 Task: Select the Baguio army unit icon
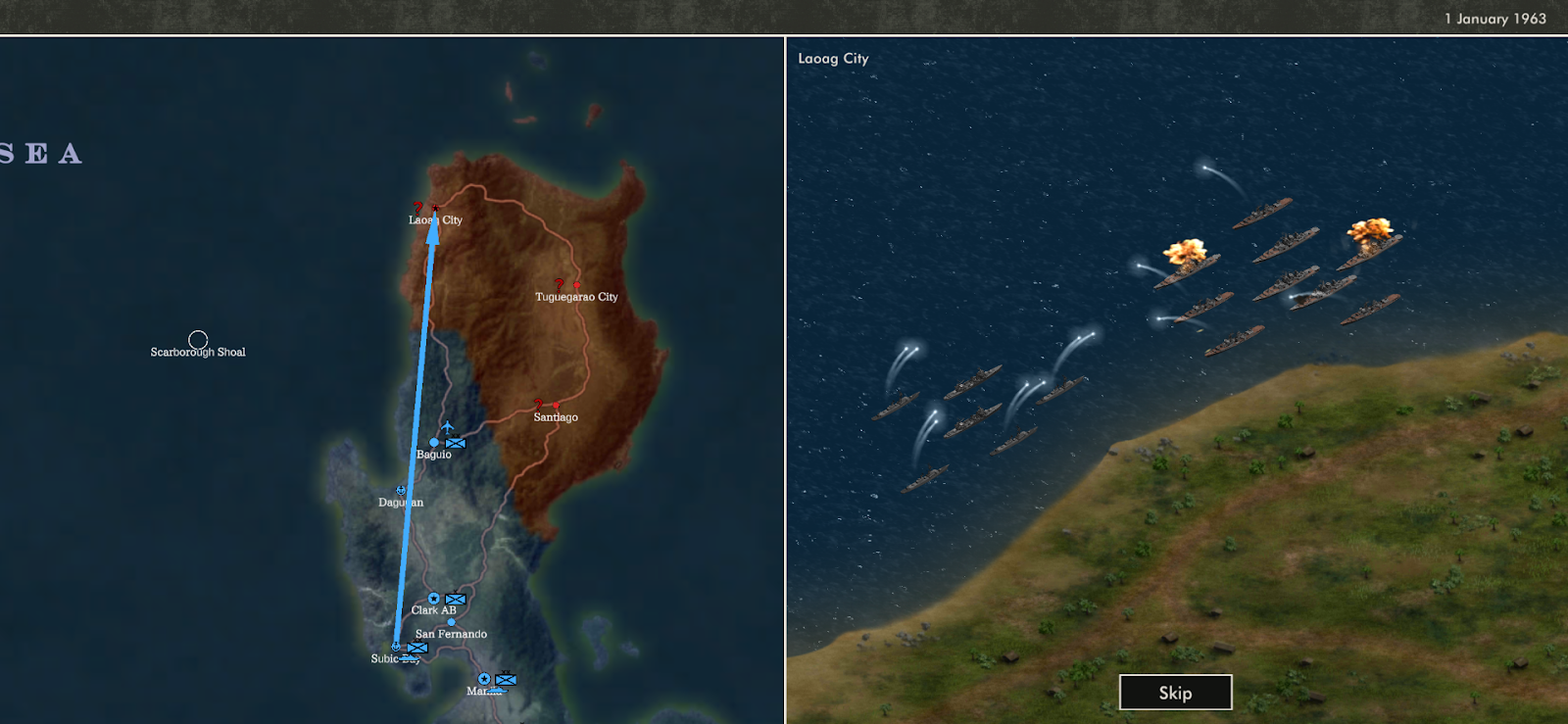[456, 443]
